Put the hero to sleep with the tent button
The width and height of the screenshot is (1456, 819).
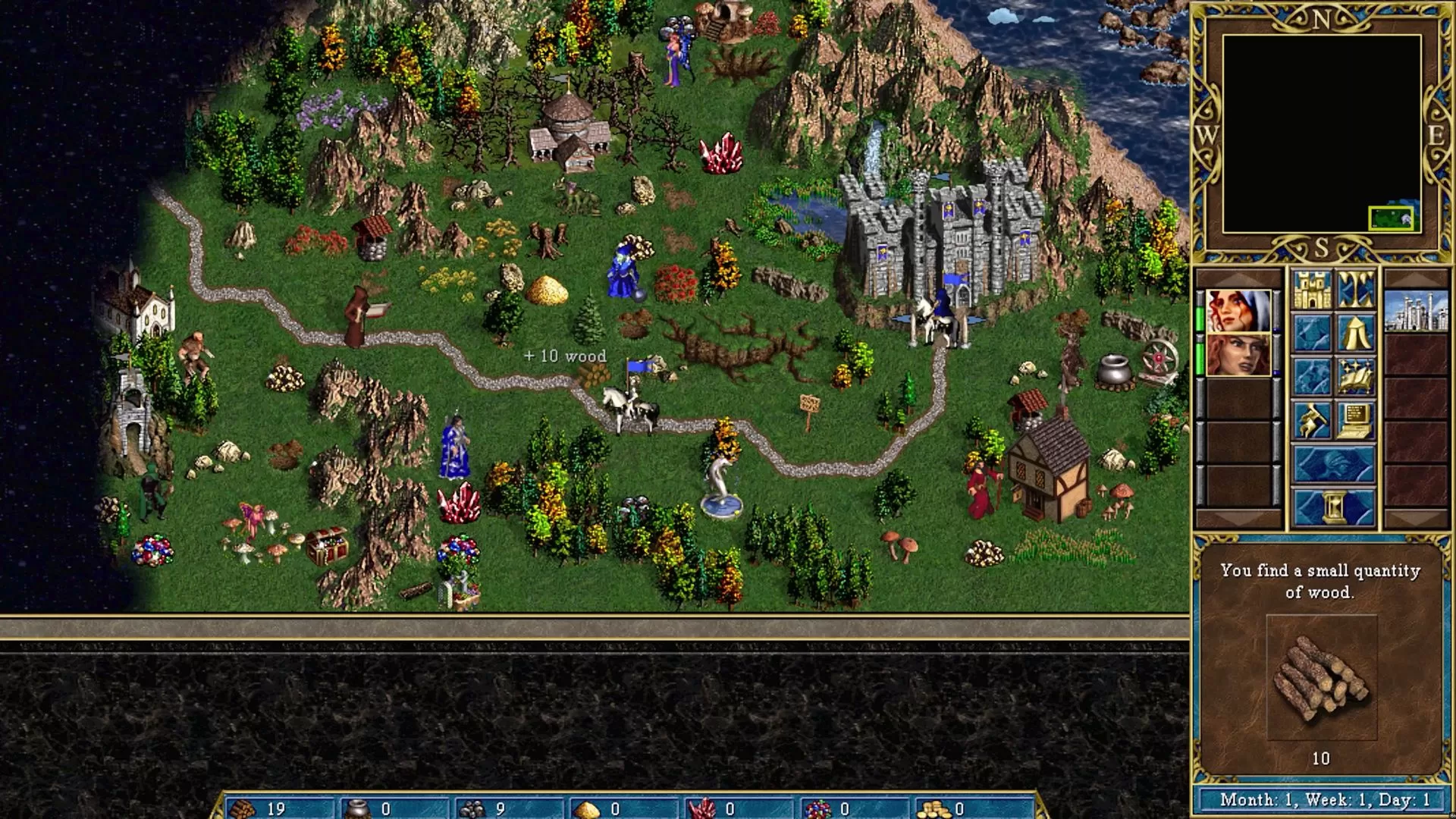(x=1356, y=332)
